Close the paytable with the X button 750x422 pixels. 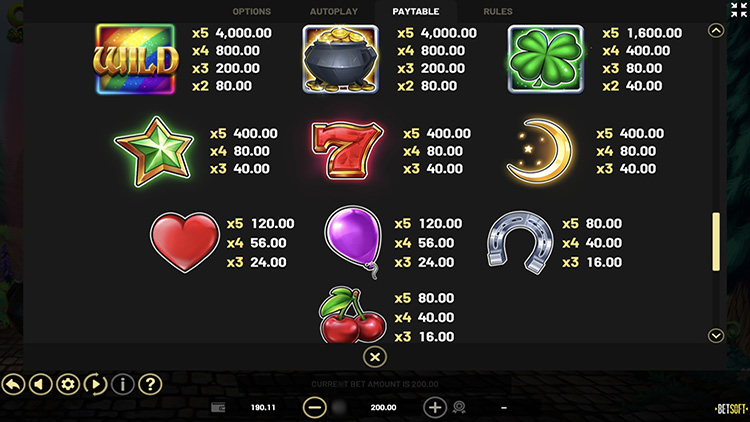point(374,356)
